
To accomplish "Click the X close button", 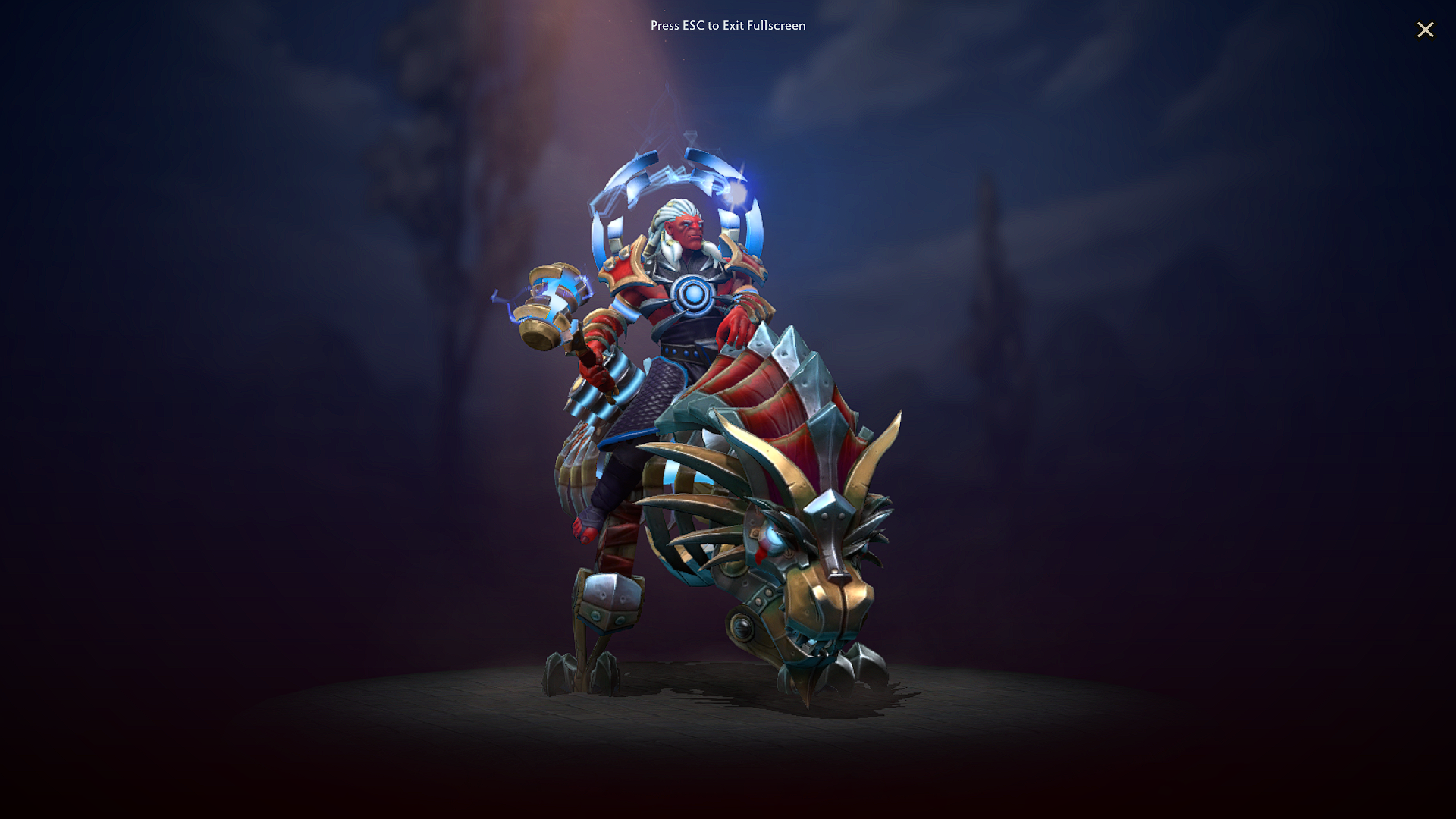I will [1426, 30].
